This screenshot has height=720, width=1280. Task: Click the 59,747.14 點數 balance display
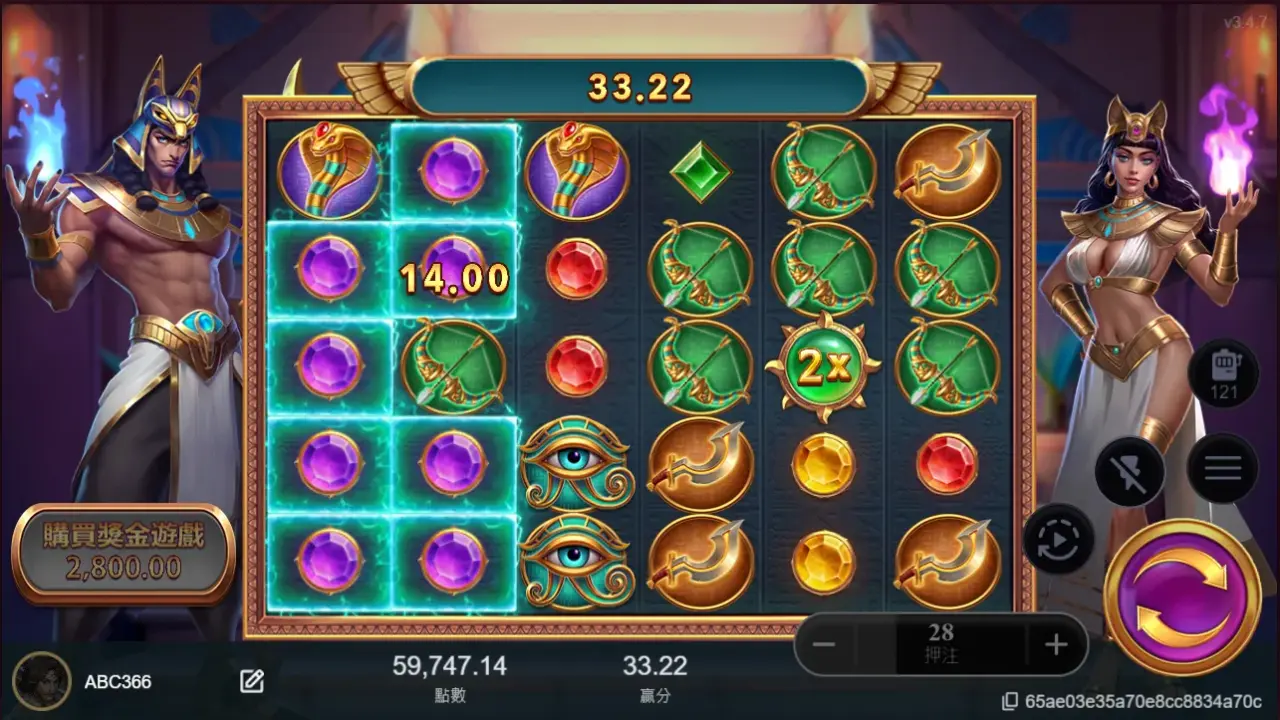(x=448, y=665)
